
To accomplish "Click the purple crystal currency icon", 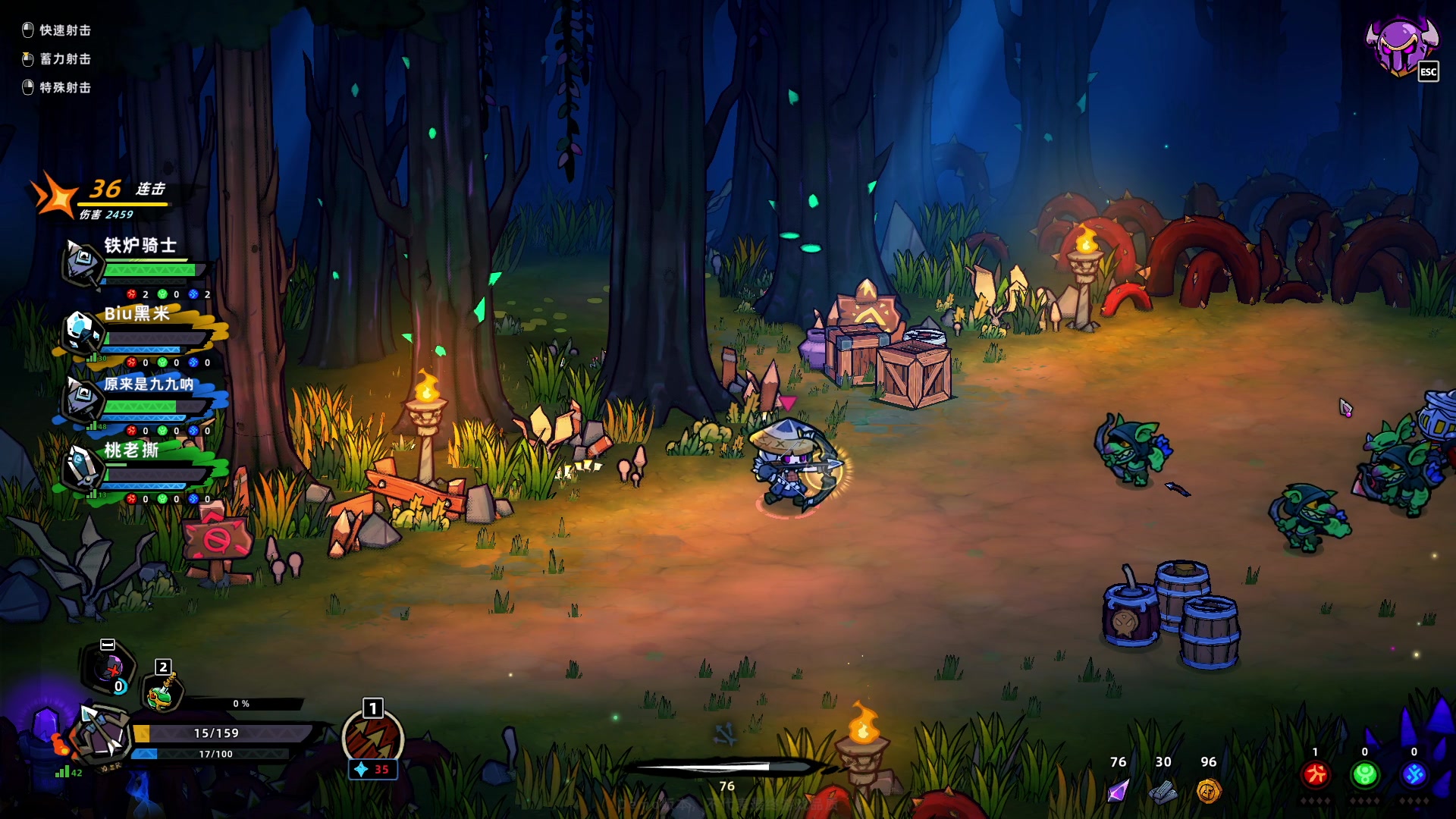I will 1118,791.
